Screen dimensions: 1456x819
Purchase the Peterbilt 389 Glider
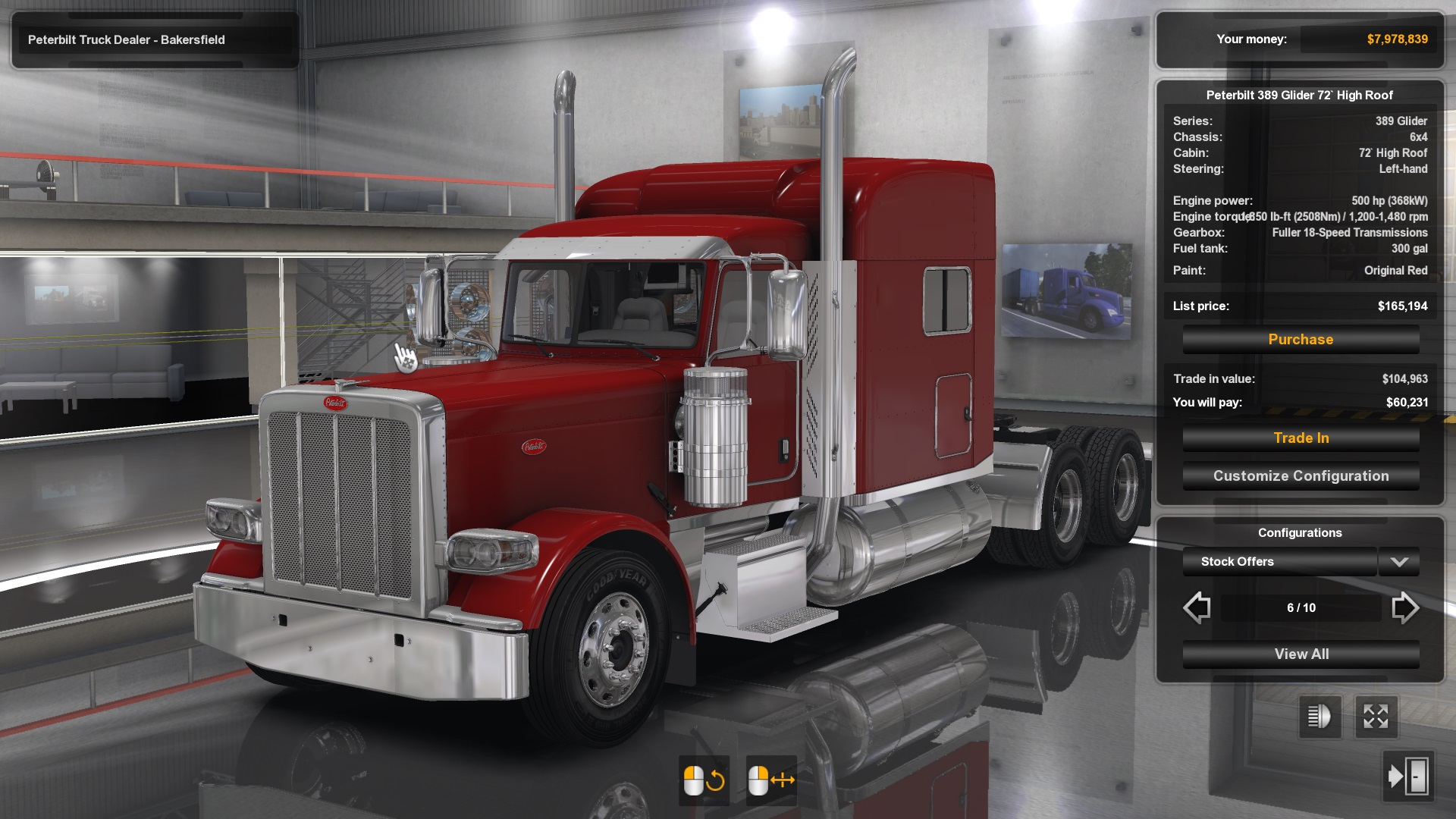tap(1301, 340)
